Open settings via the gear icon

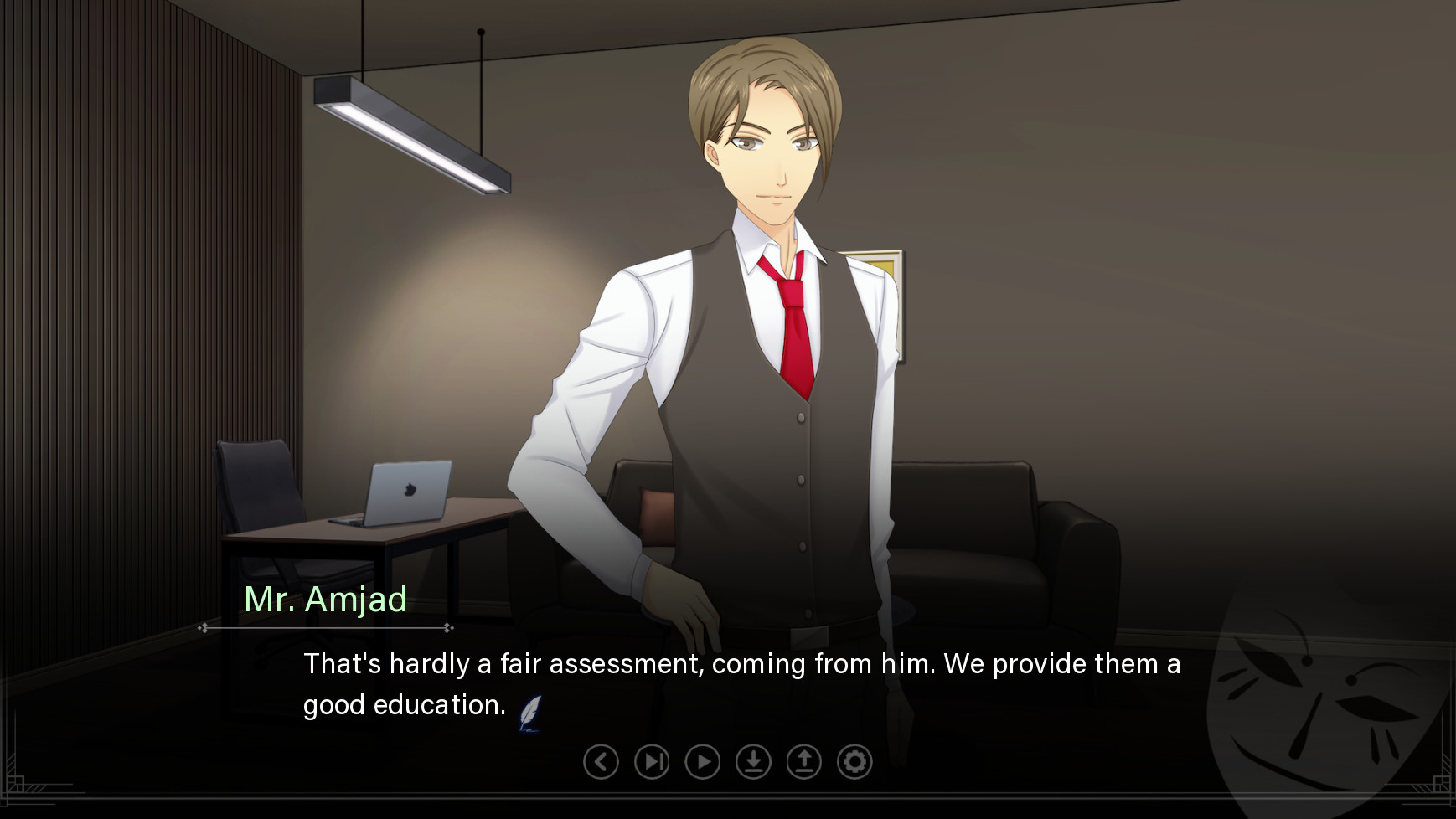(854, 763)
